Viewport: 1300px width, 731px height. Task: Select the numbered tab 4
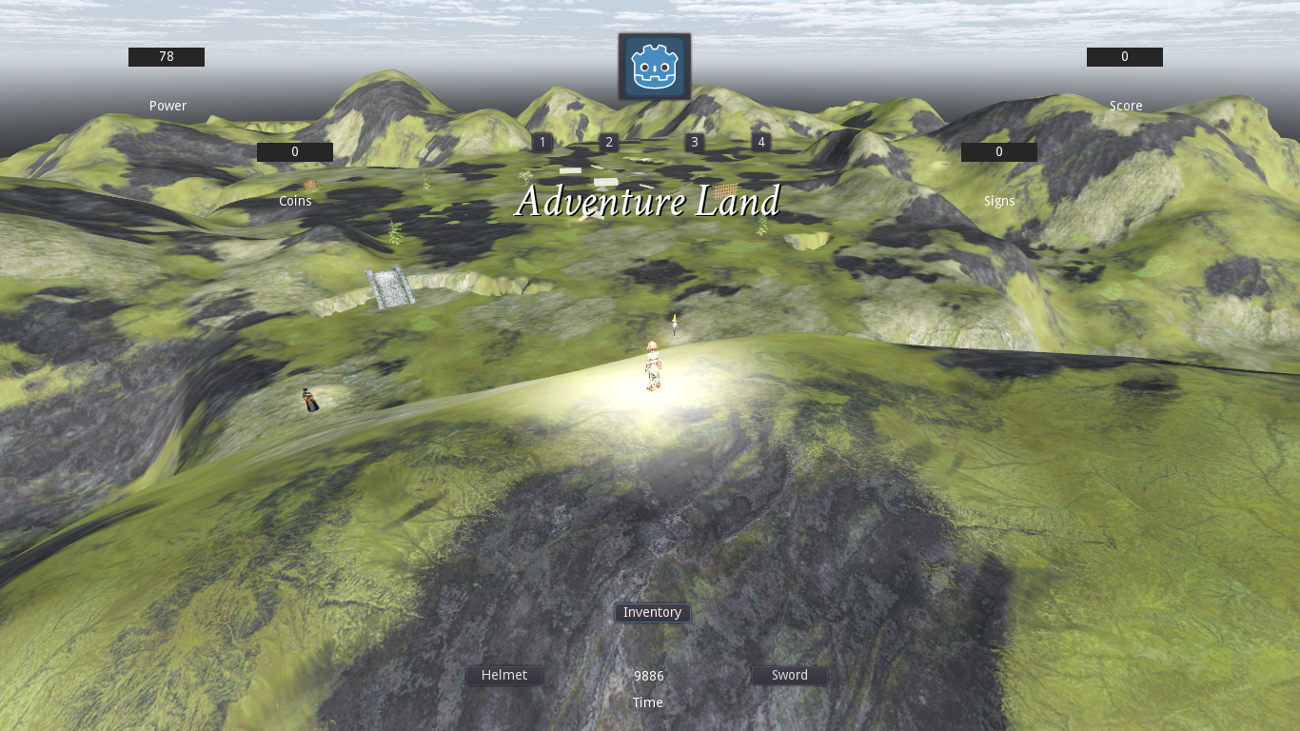[761, 142]
